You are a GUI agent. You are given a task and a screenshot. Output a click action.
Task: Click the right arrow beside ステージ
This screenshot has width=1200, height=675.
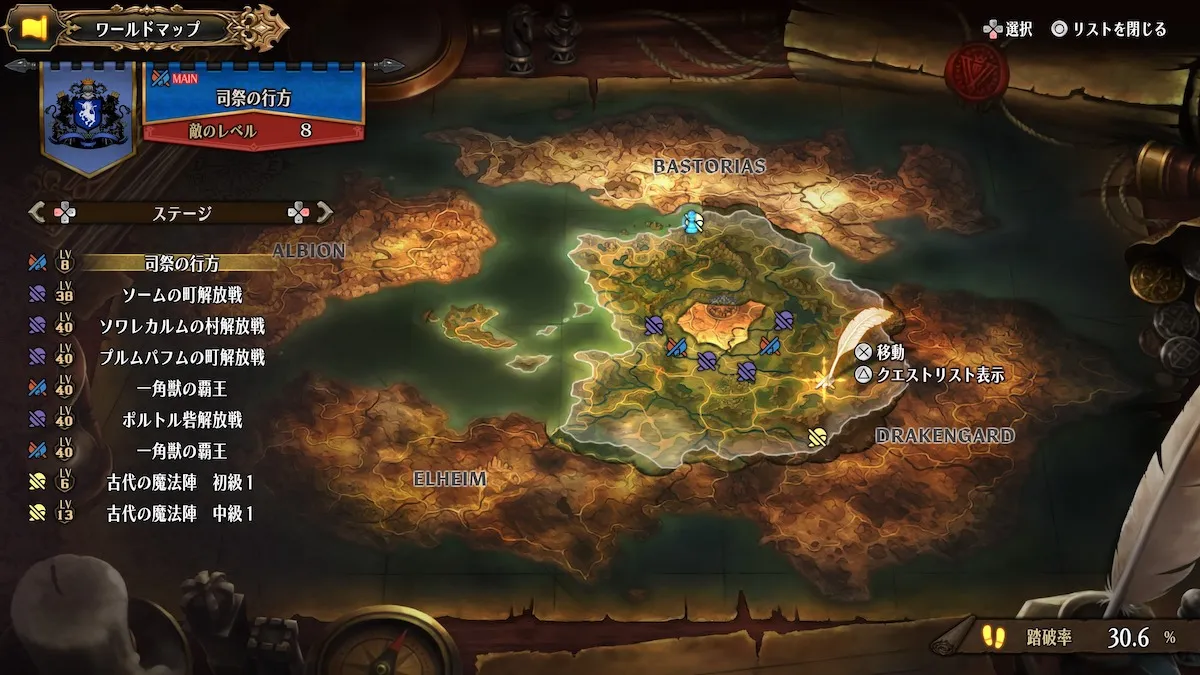pos(324,212)
